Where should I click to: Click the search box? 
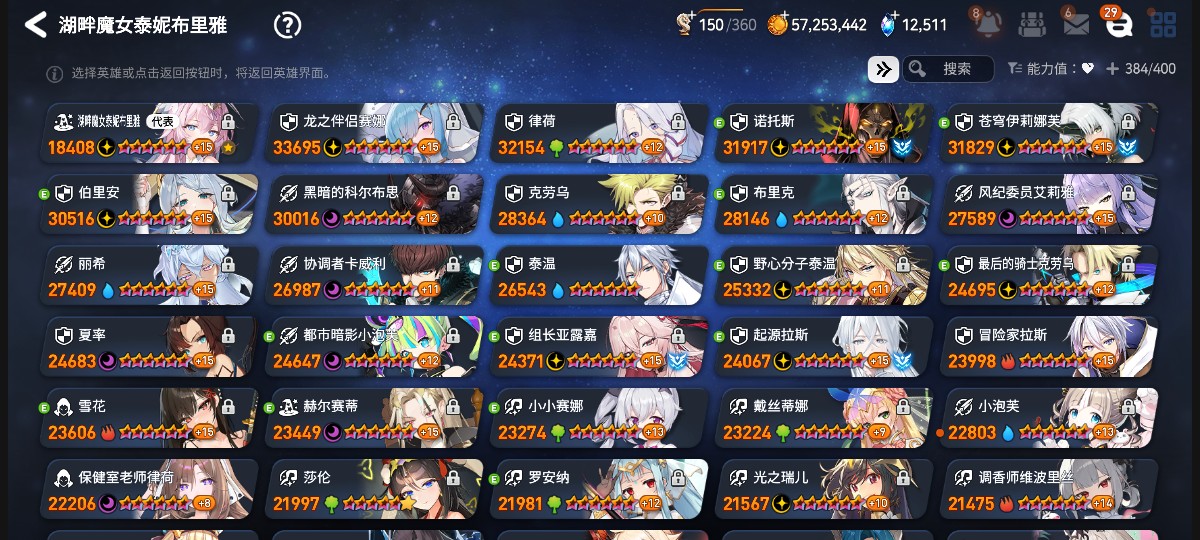(948, 69)
